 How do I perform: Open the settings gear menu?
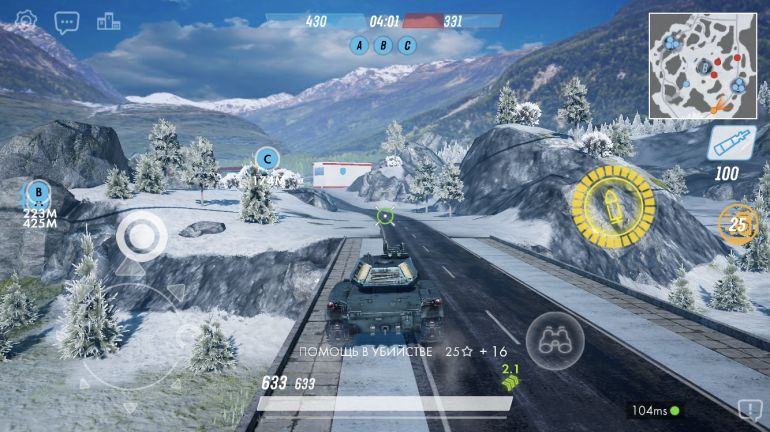26,20
